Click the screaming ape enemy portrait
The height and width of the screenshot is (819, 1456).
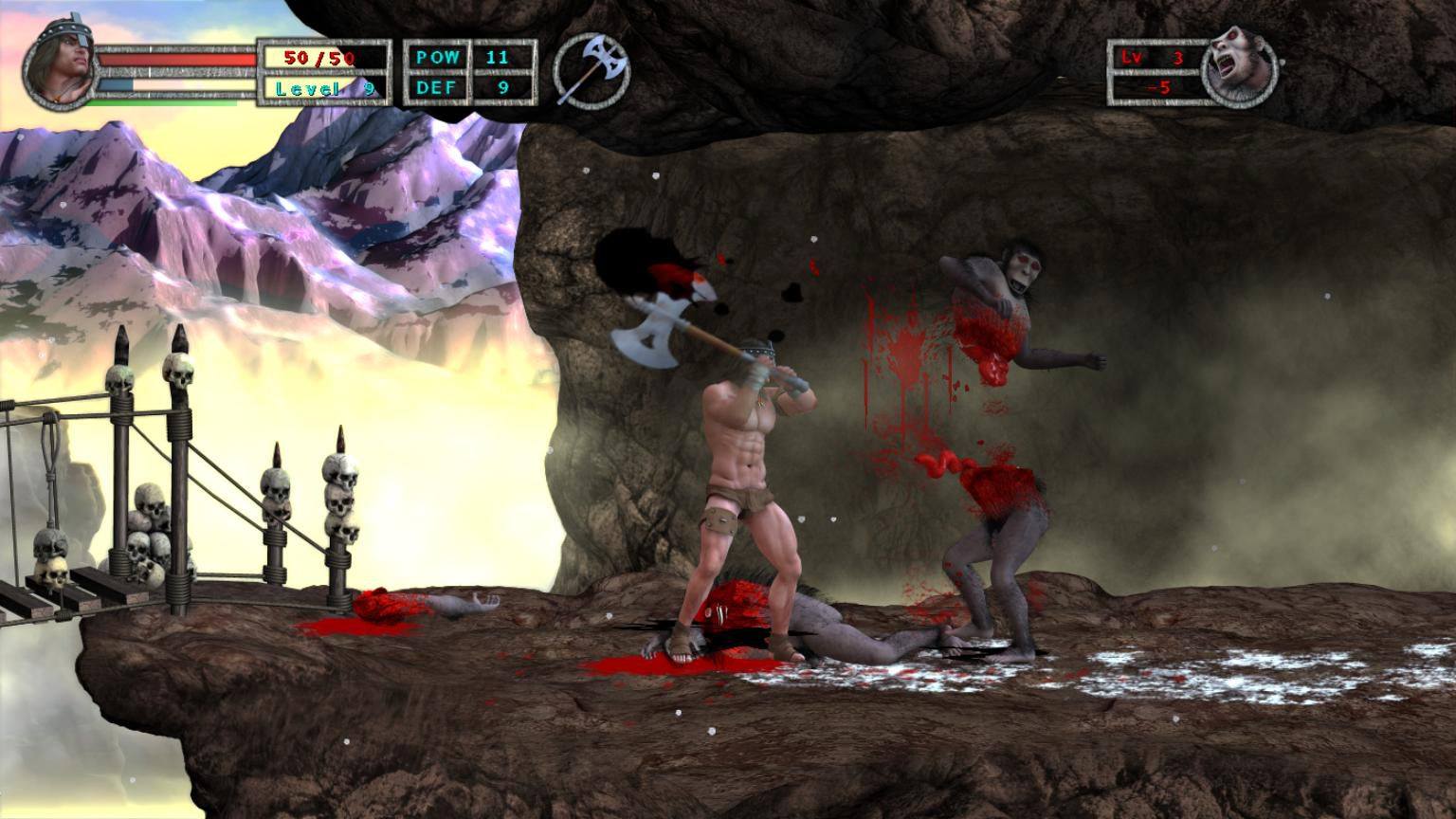point(1240,70)
